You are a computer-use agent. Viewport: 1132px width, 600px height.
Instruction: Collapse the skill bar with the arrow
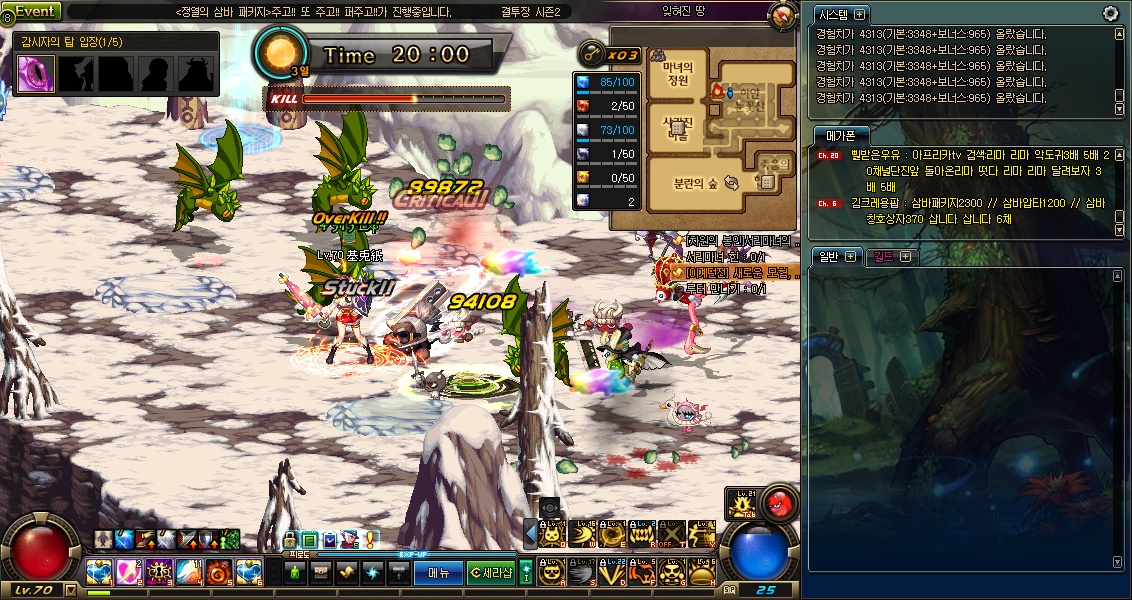point(531,530)
